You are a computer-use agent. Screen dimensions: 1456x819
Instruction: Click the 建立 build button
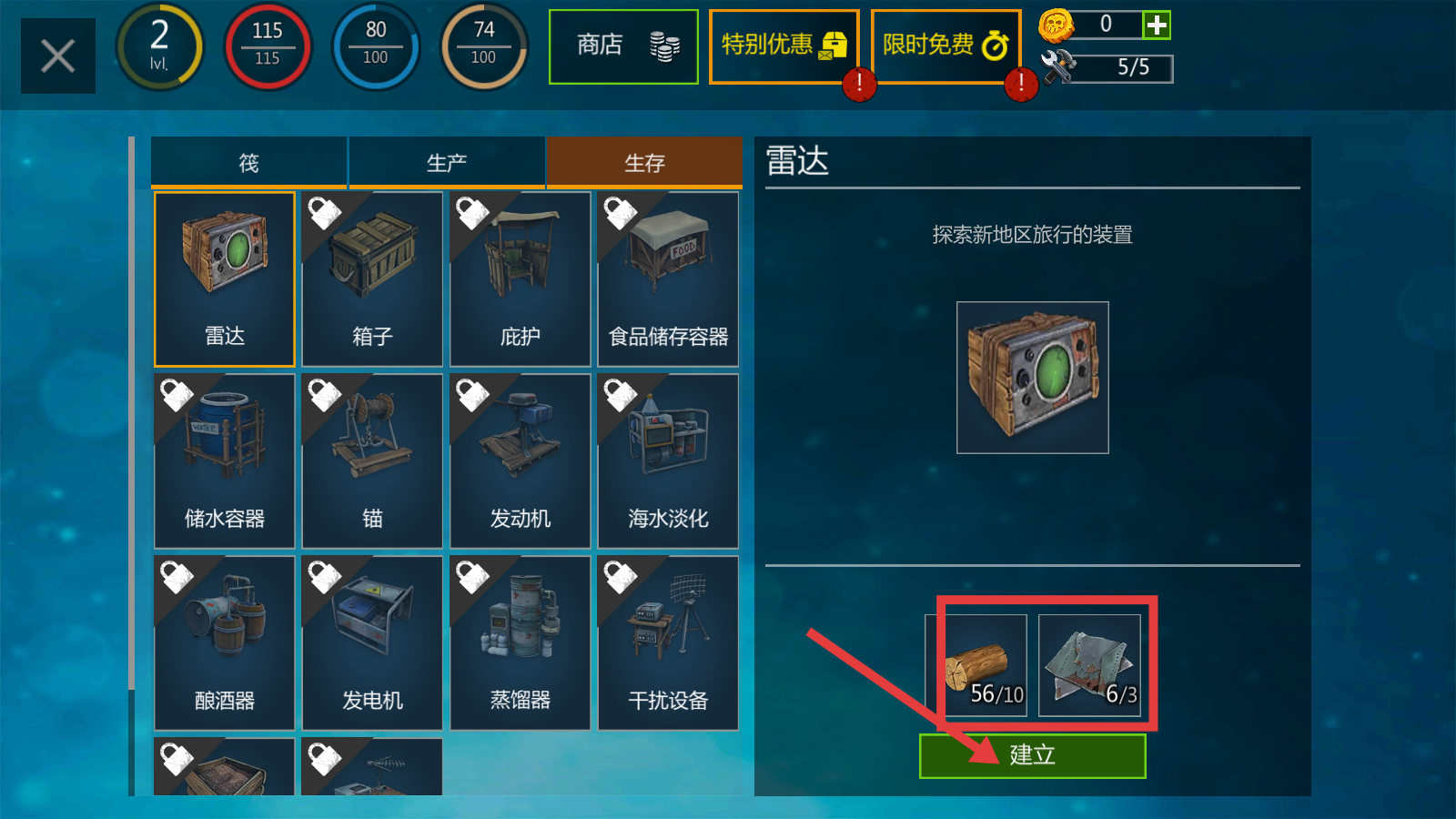point(1032,755)
